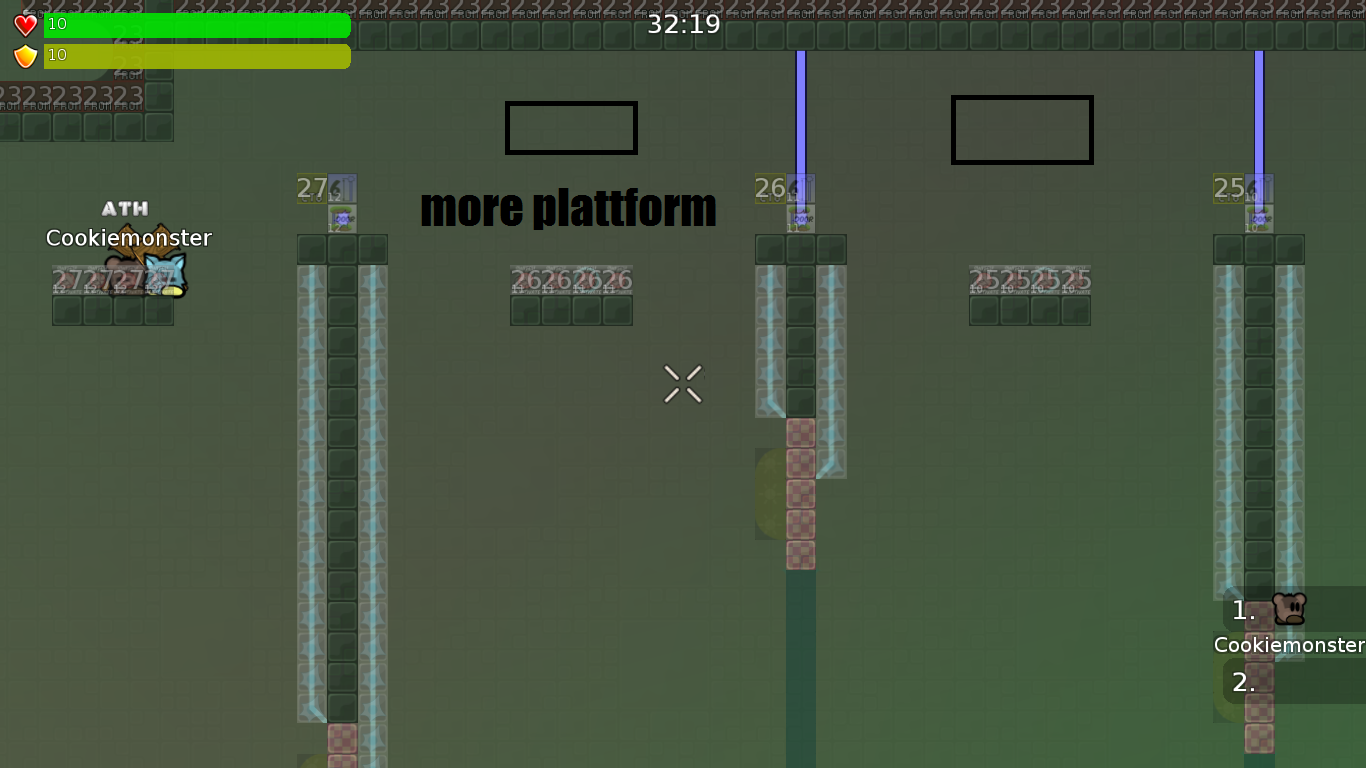Click the crosshair cursor marker mid-screen
The height and width of the screenshot is (768, 1366).
pos(683,385)
